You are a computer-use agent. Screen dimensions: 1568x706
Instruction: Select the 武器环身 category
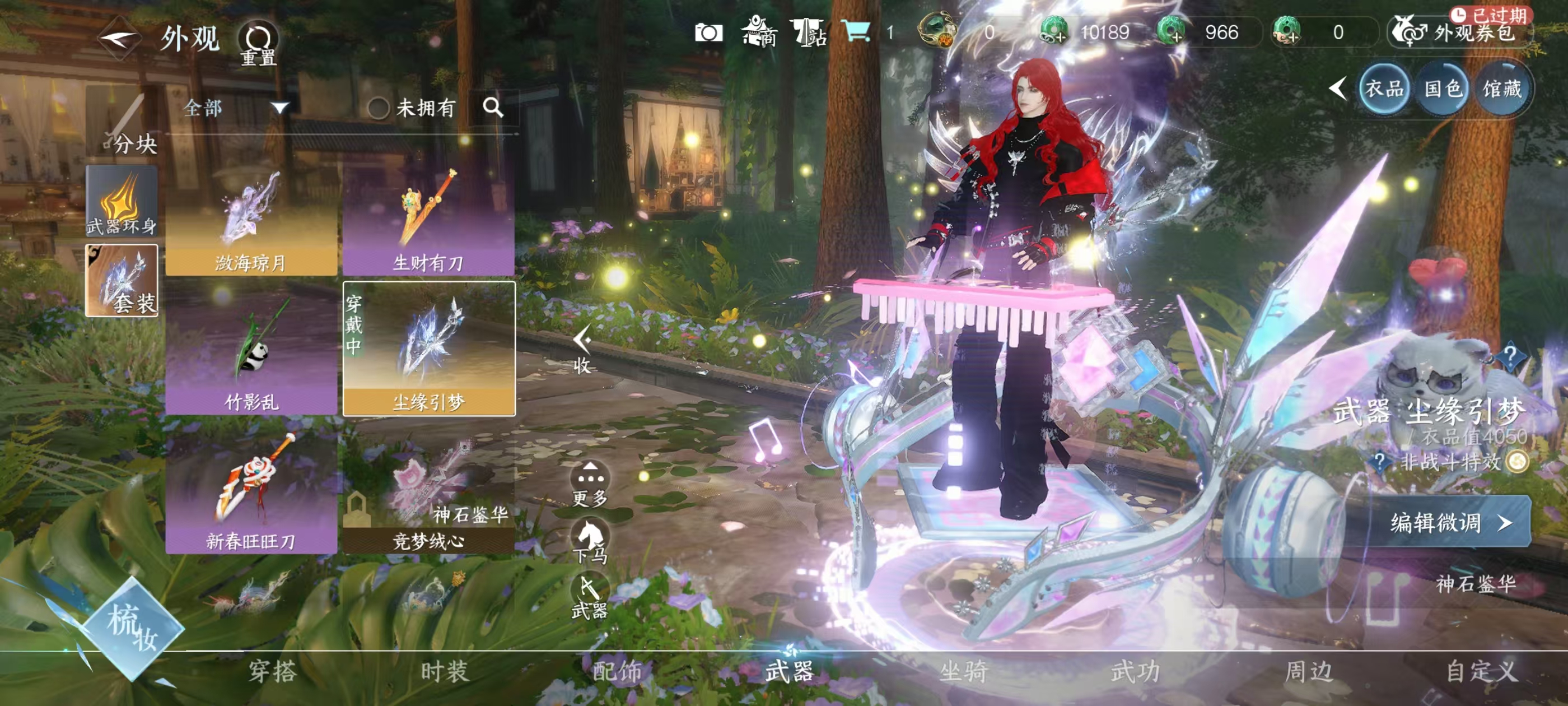(x=122, y=201)
